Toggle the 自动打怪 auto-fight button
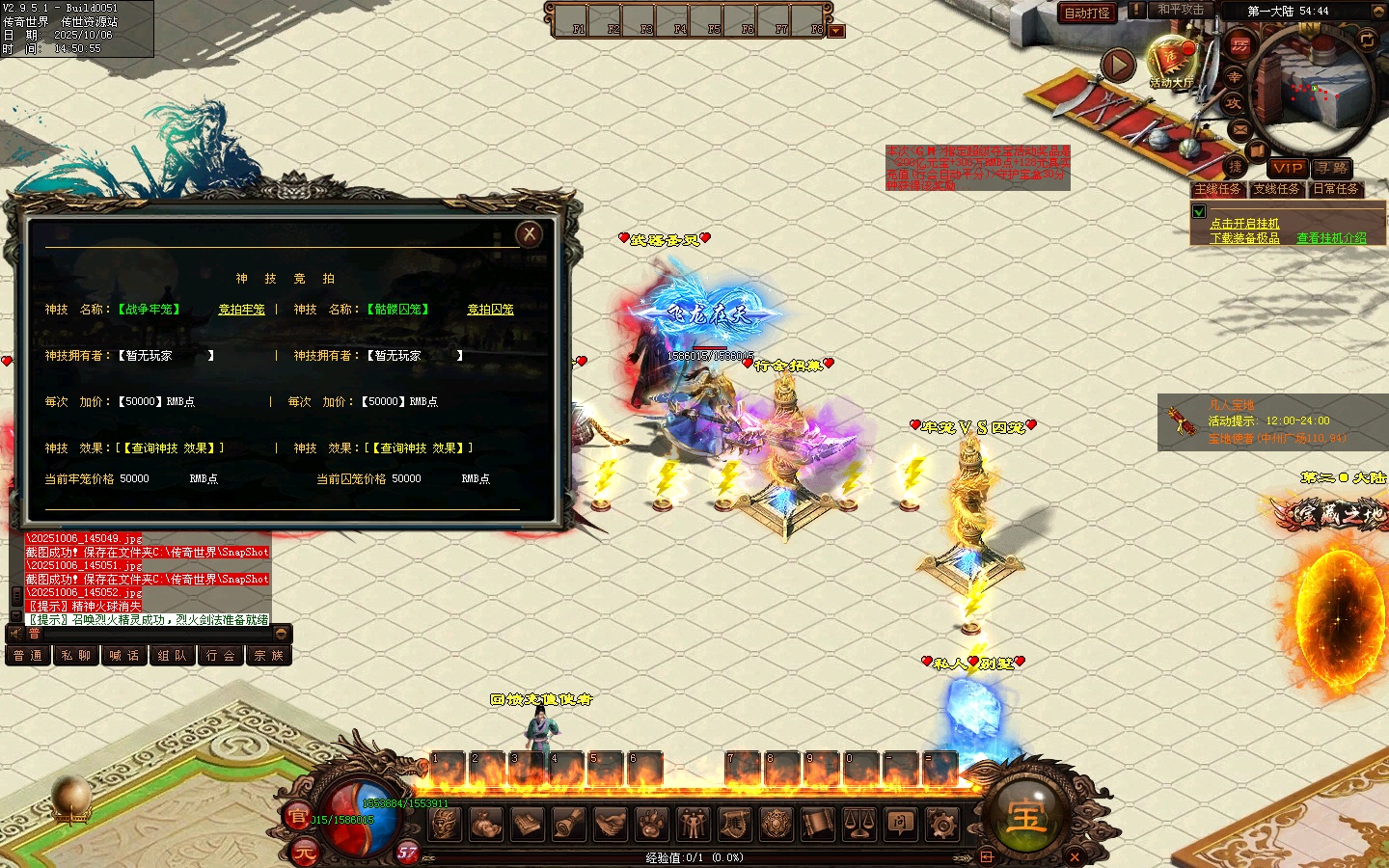The width and height of the screenshot is (1389, 868). click(1087, 13)
